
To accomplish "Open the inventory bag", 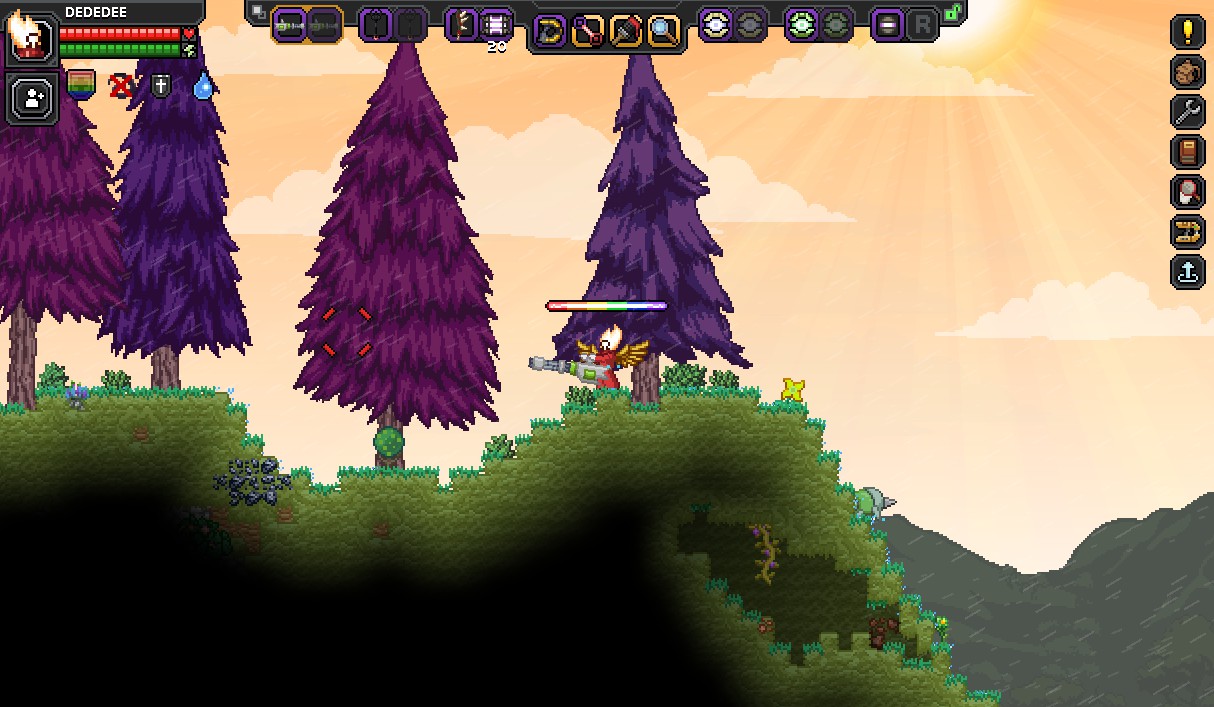I will [x=1187, y=71].
